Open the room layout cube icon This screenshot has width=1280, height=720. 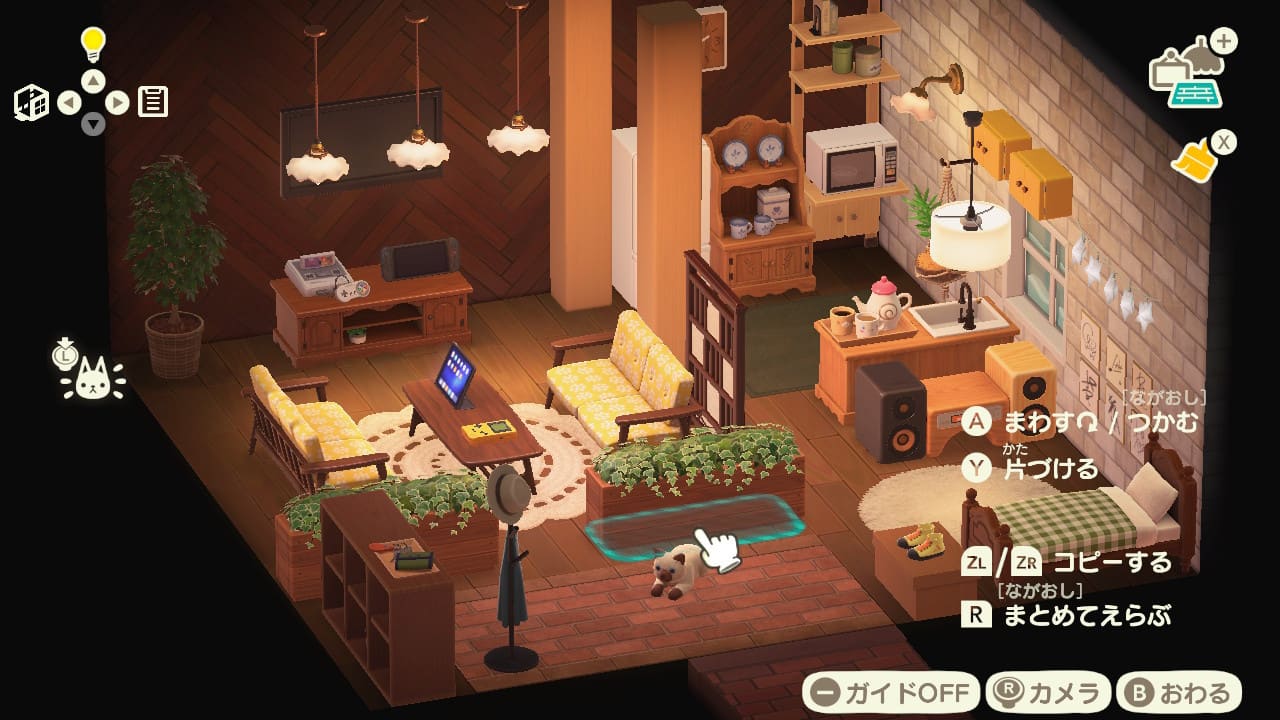click(31, 102)
